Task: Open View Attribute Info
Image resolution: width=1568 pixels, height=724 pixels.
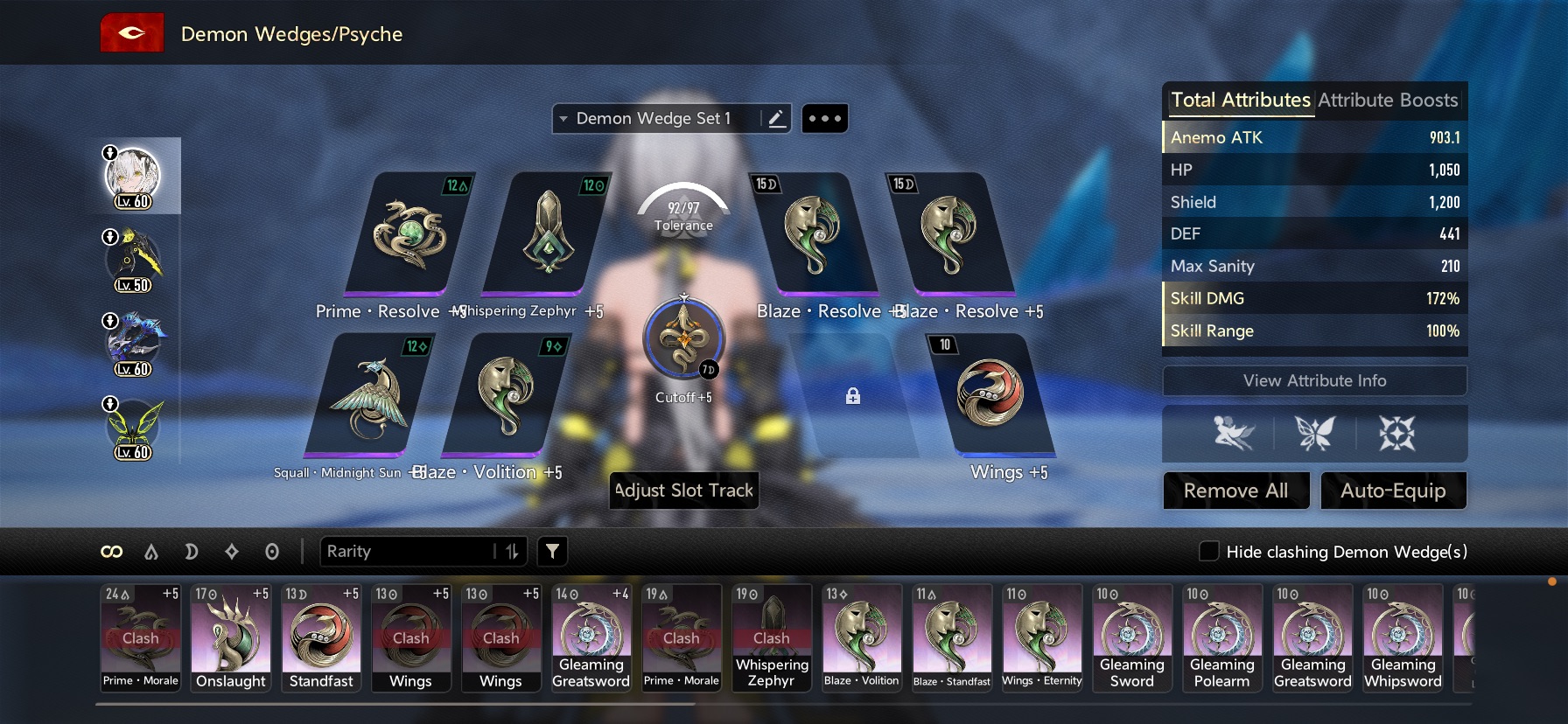Action: pos(1314,380)
